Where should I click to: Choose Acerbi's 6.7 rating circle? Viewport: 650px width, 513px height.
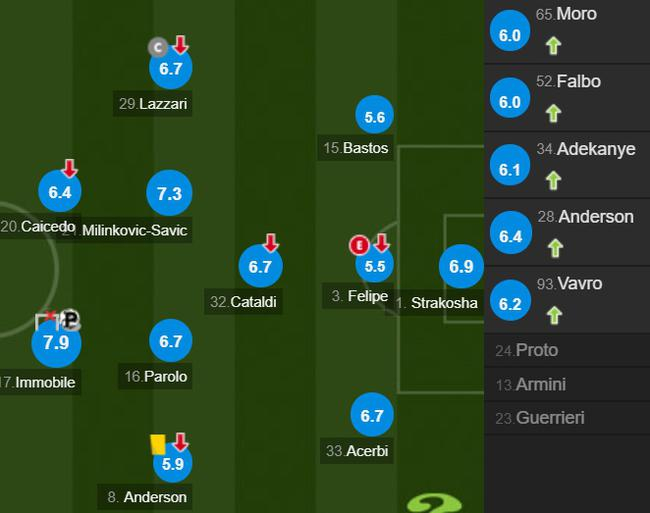point(374,416)
